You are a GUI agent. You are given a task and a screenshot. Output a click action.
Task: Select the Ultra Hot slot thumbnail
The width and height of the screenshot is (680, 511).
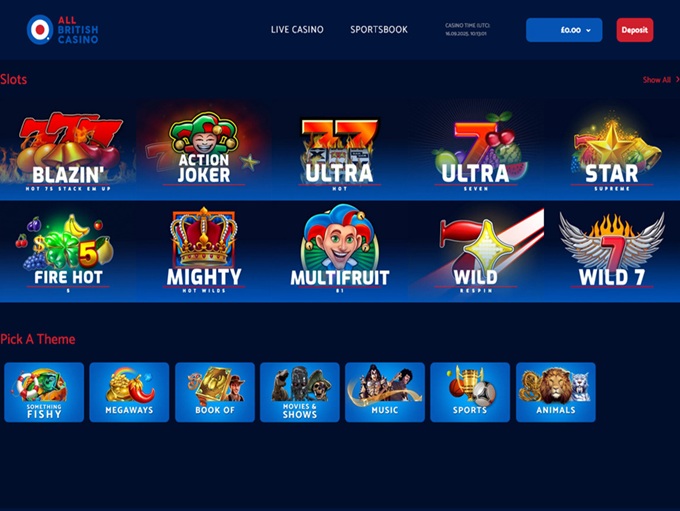tap(338, 150)
